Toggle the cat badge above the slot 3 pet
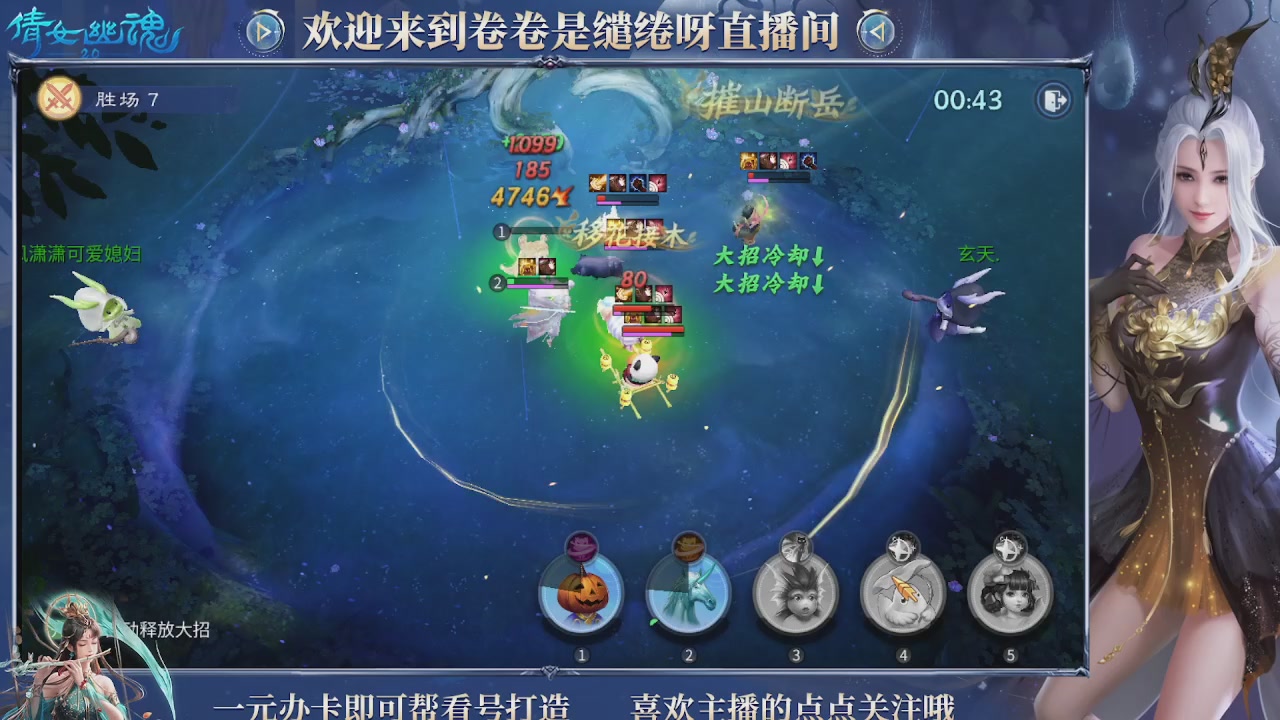The image size is (1280, 720). (796, 548)
